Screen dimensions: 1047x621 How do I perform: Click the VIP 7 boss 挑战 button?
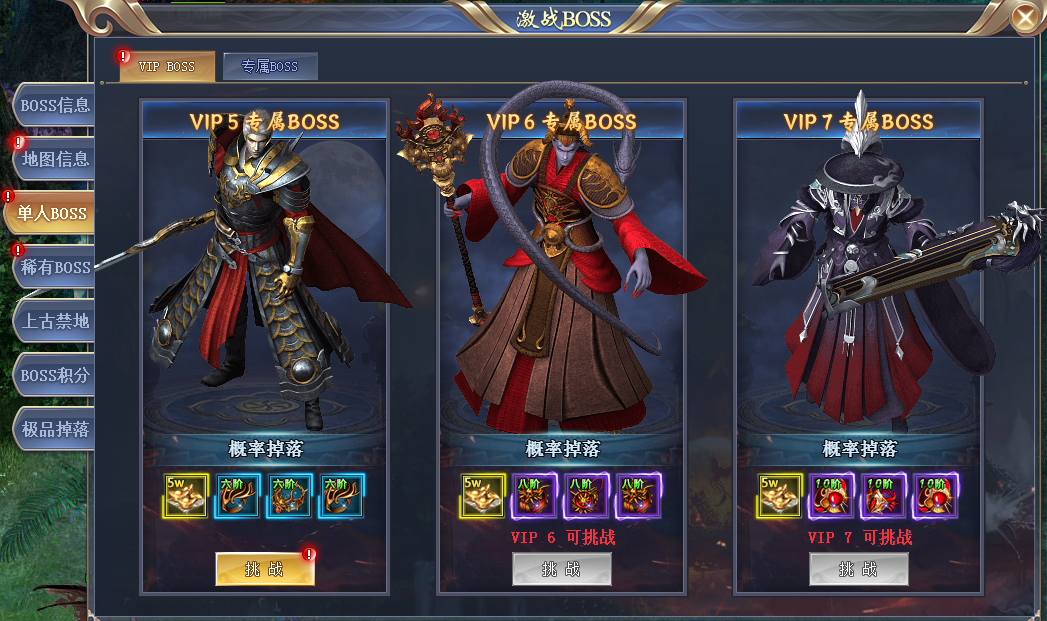coord(859,569)
